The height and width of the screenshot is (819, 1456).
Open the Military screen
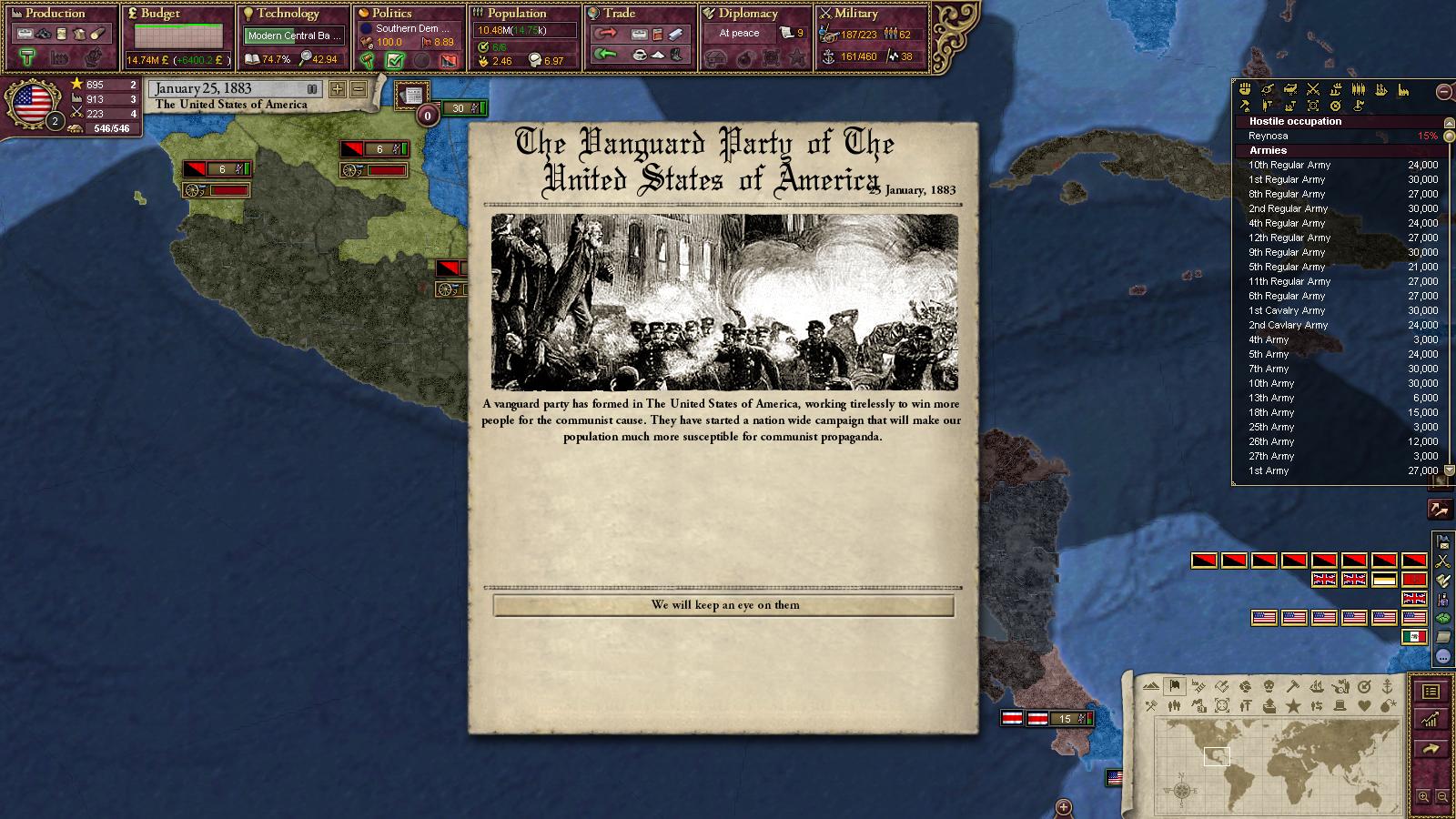tap(855, 14)
